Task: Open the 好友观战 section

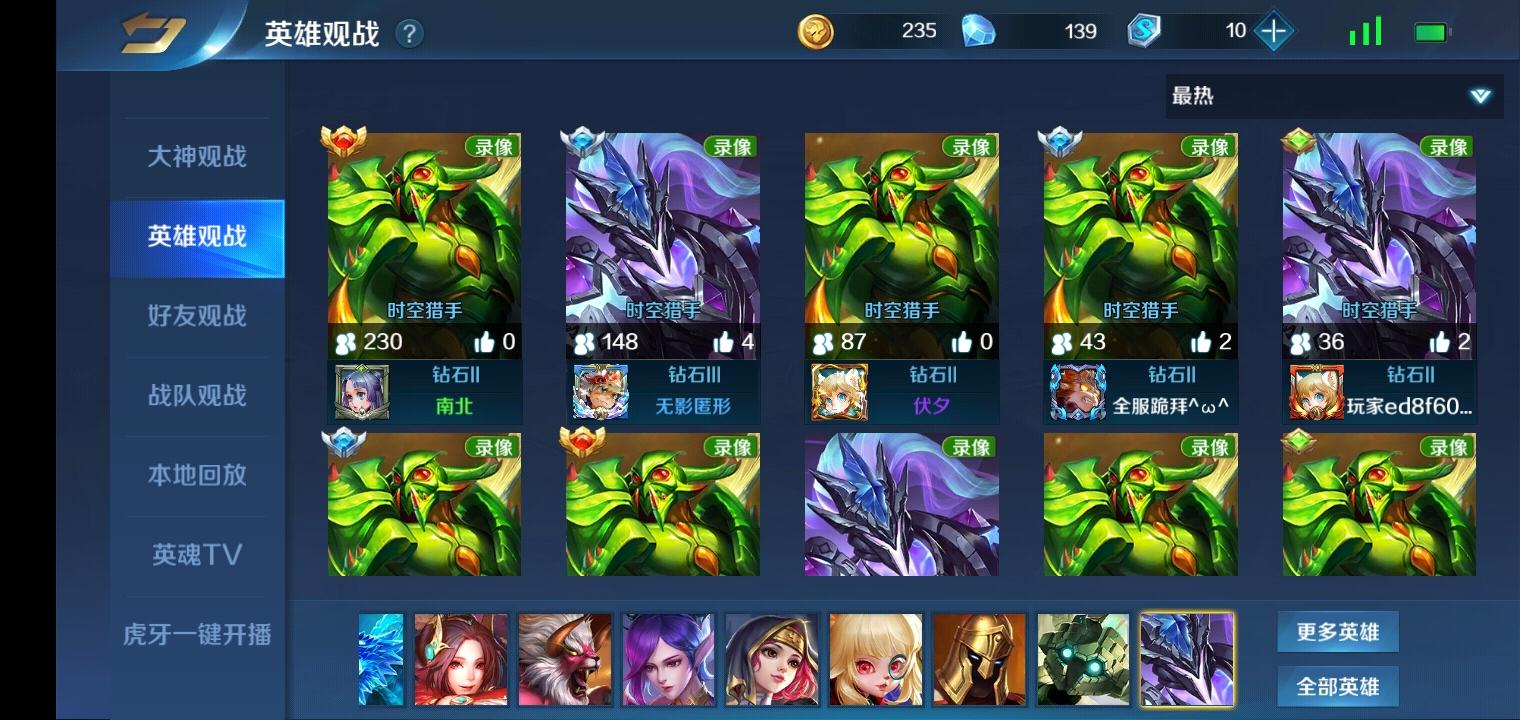Action: 196,317
